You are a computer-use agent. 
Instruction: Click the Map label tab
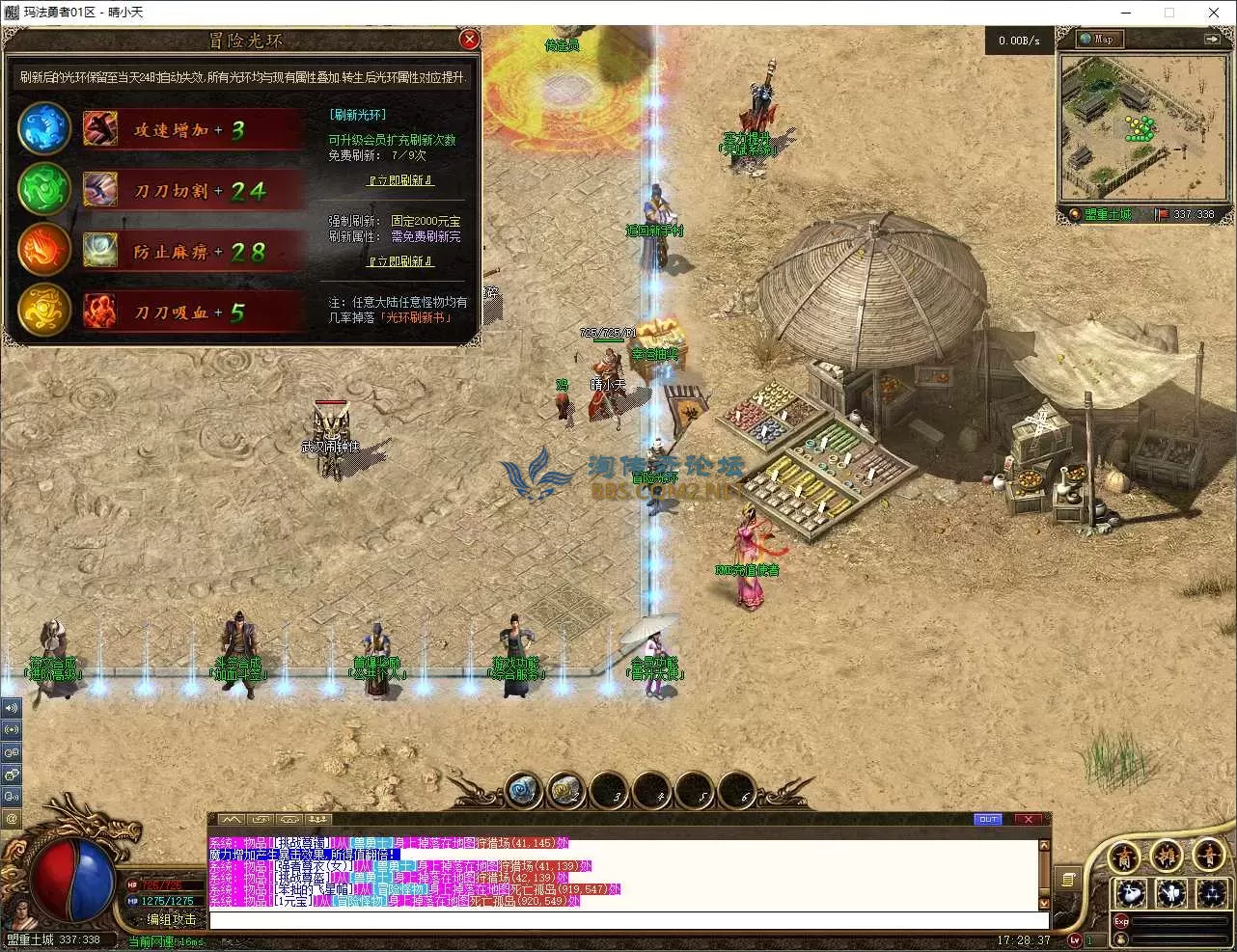pyautogui.click(x=1102, y=40)
